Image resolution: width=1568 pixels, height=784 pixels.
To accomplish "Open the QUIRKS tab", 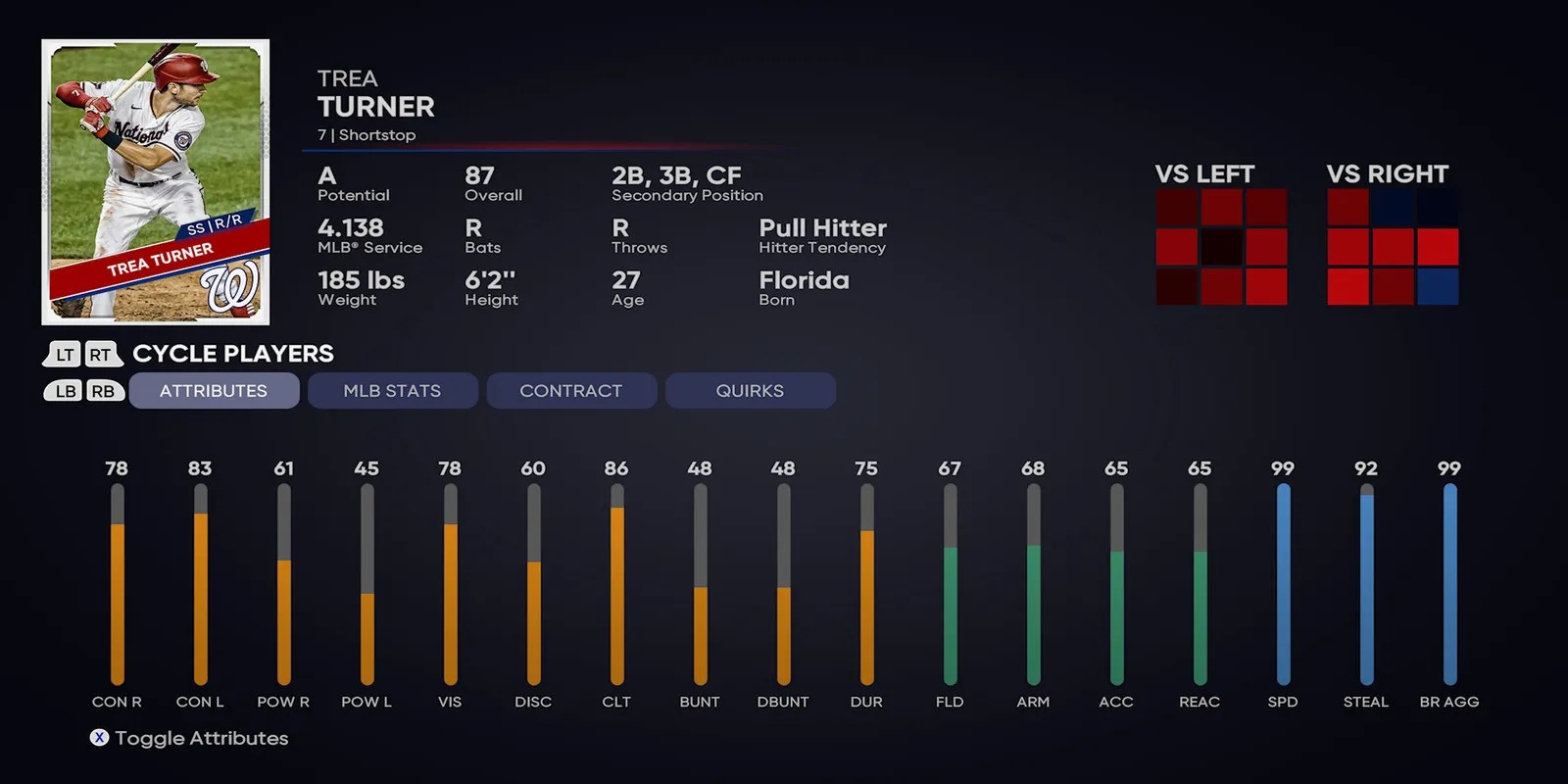I will pos(751,390).
